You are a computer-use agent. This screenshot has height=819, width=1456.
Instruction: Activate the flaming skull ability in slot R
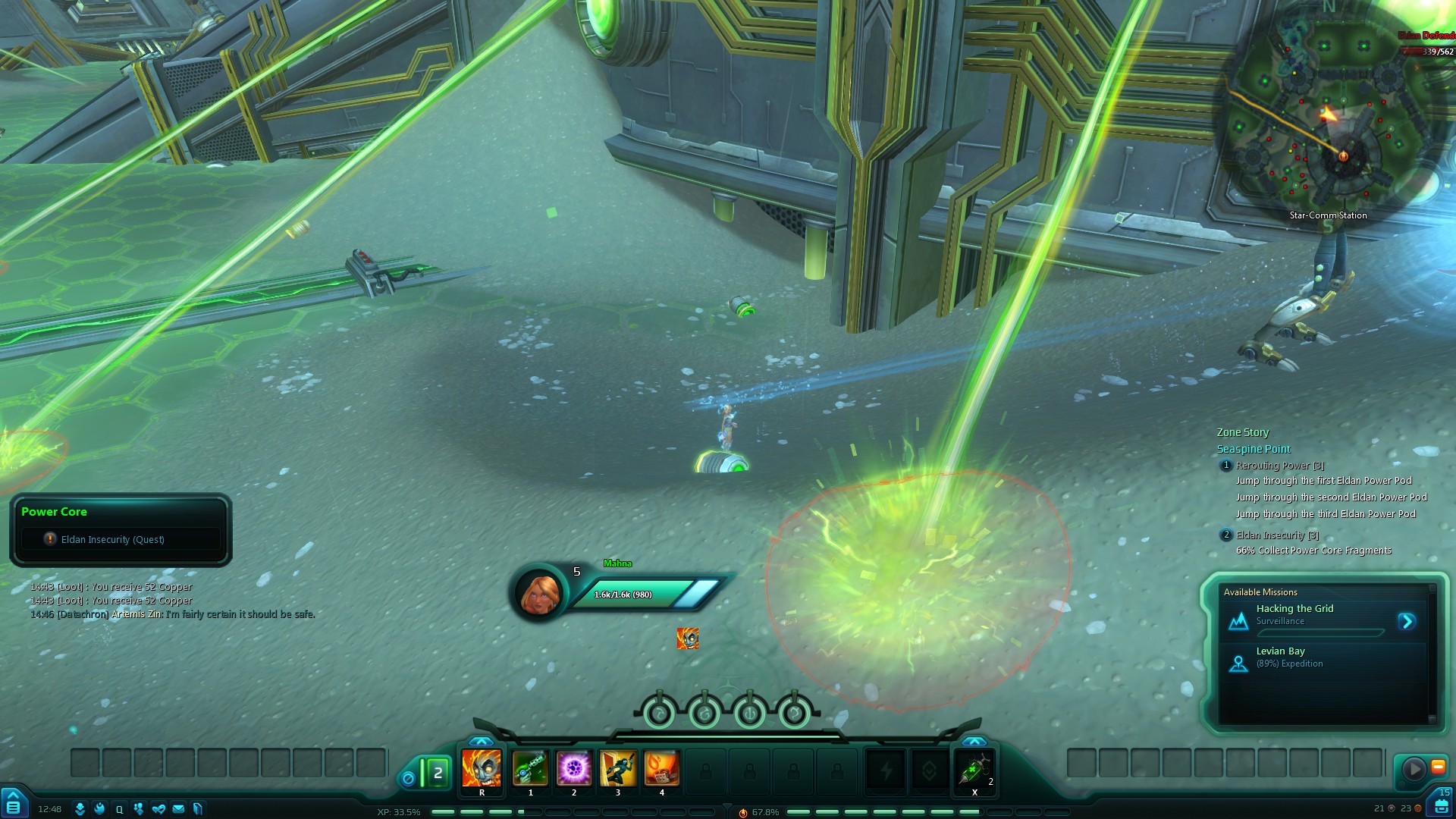[x=482, y=769]
